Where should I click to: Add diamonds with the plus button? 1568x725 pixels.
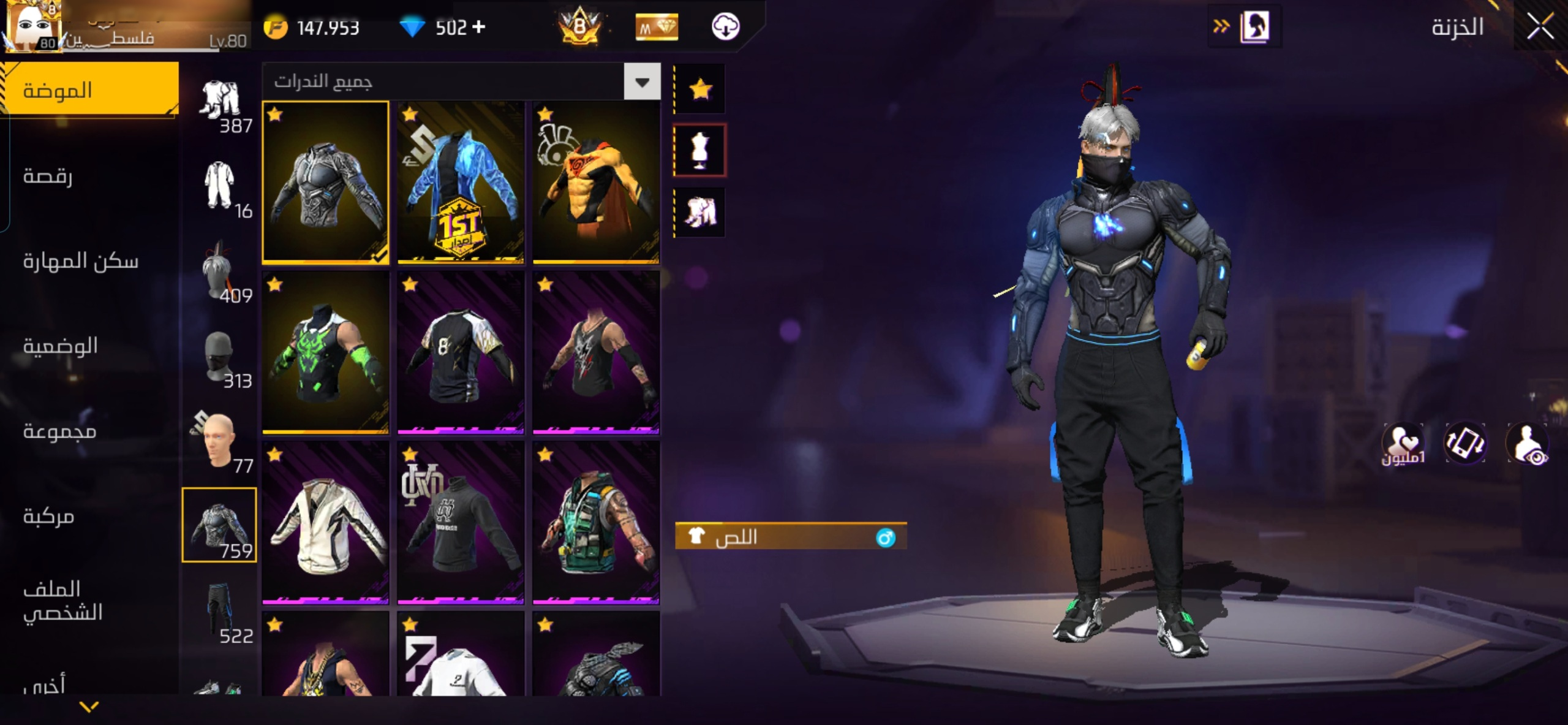[x=479, y=27]
